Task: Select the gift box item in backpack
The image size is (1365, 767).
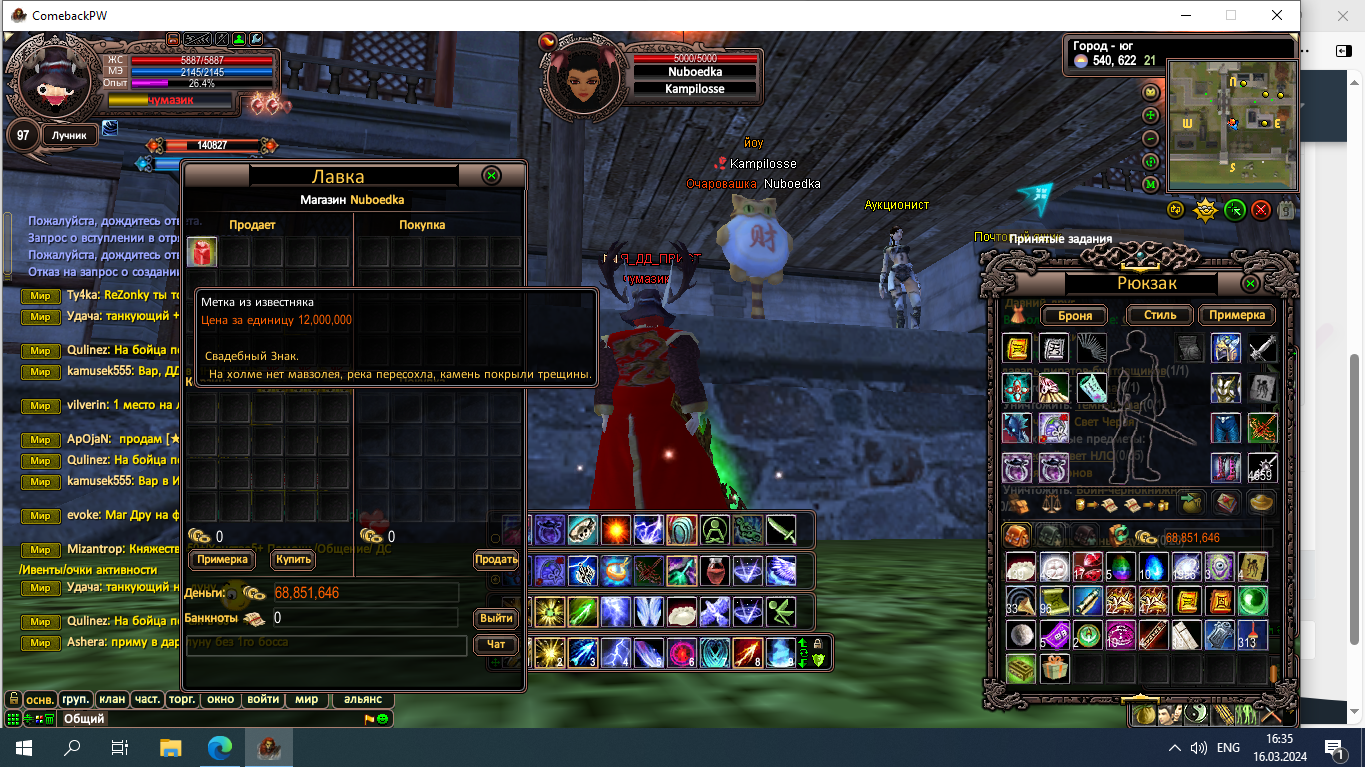Action: [1053, 668]
